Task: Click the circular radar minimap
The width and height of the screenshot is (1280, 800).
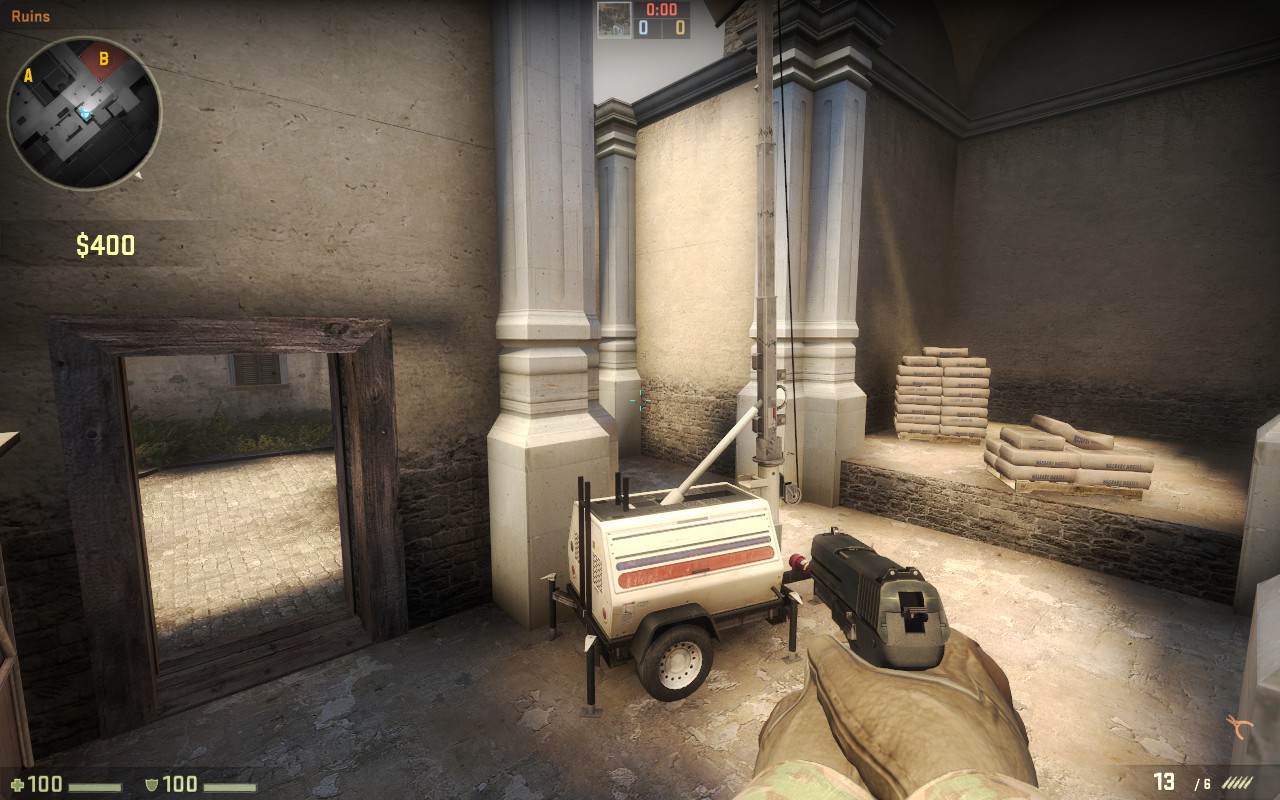Action: [x=84, y=113]
